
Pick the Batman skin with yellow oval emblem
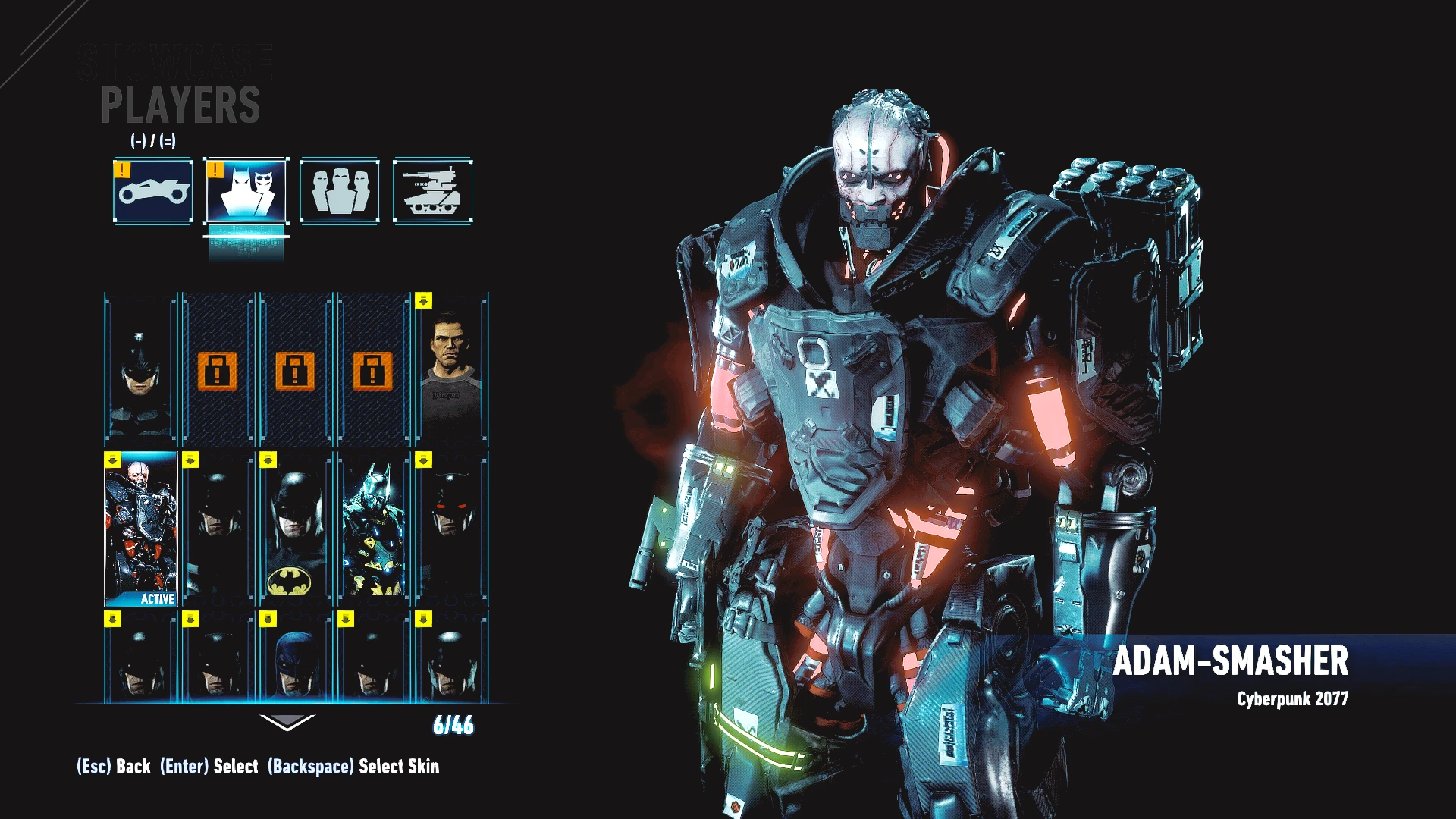[296, 529]
